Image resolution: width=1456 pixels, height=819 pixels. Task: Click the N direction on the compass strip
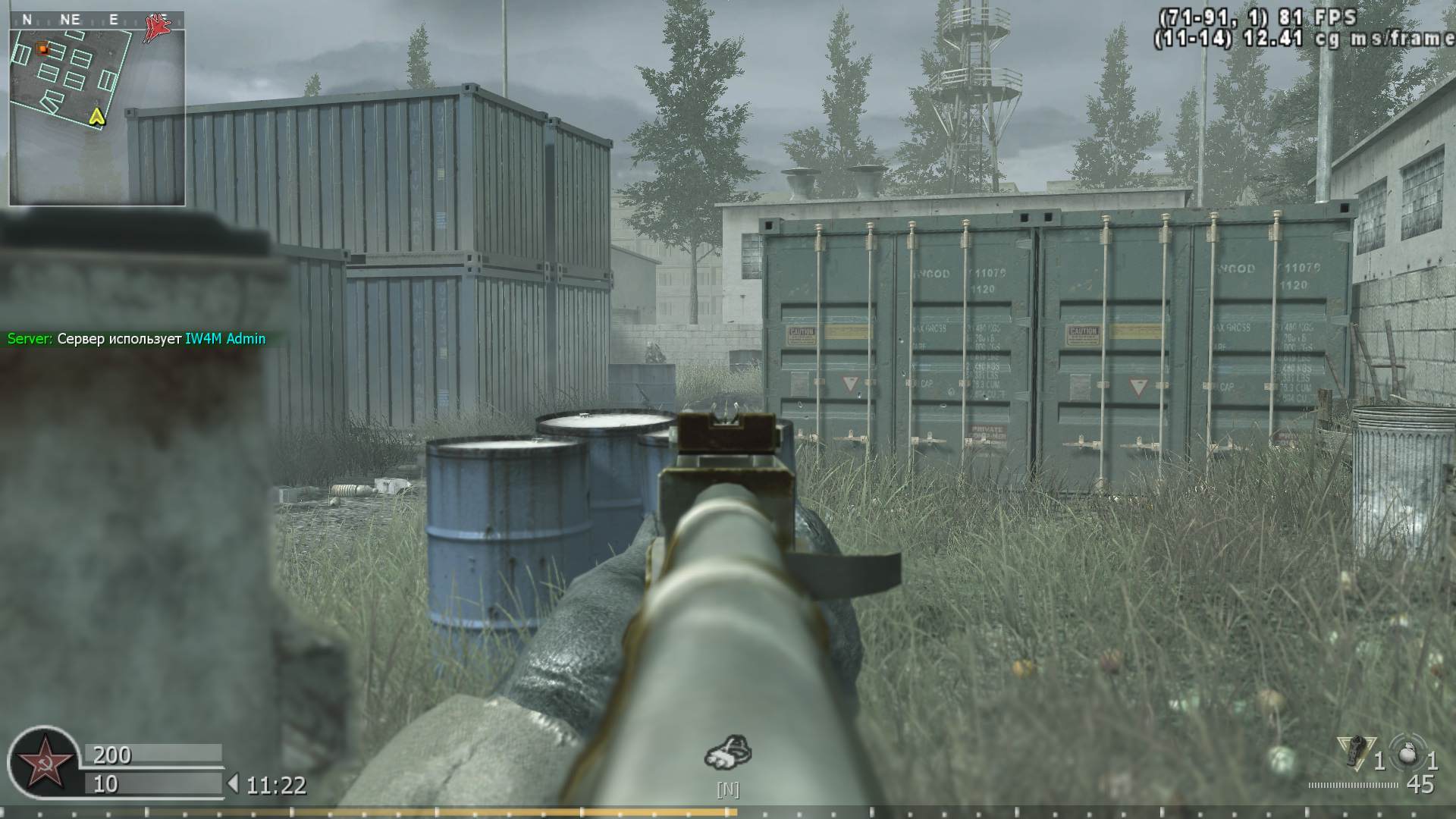click(27, 19)
